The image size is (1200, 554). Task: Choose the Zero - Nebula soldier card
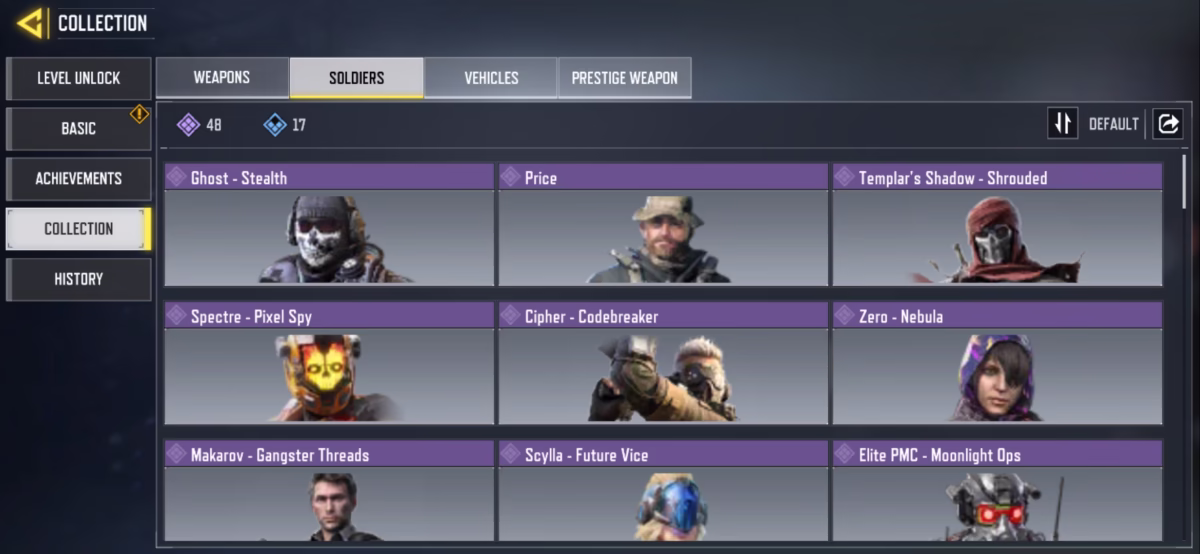(x=997, y=364)
